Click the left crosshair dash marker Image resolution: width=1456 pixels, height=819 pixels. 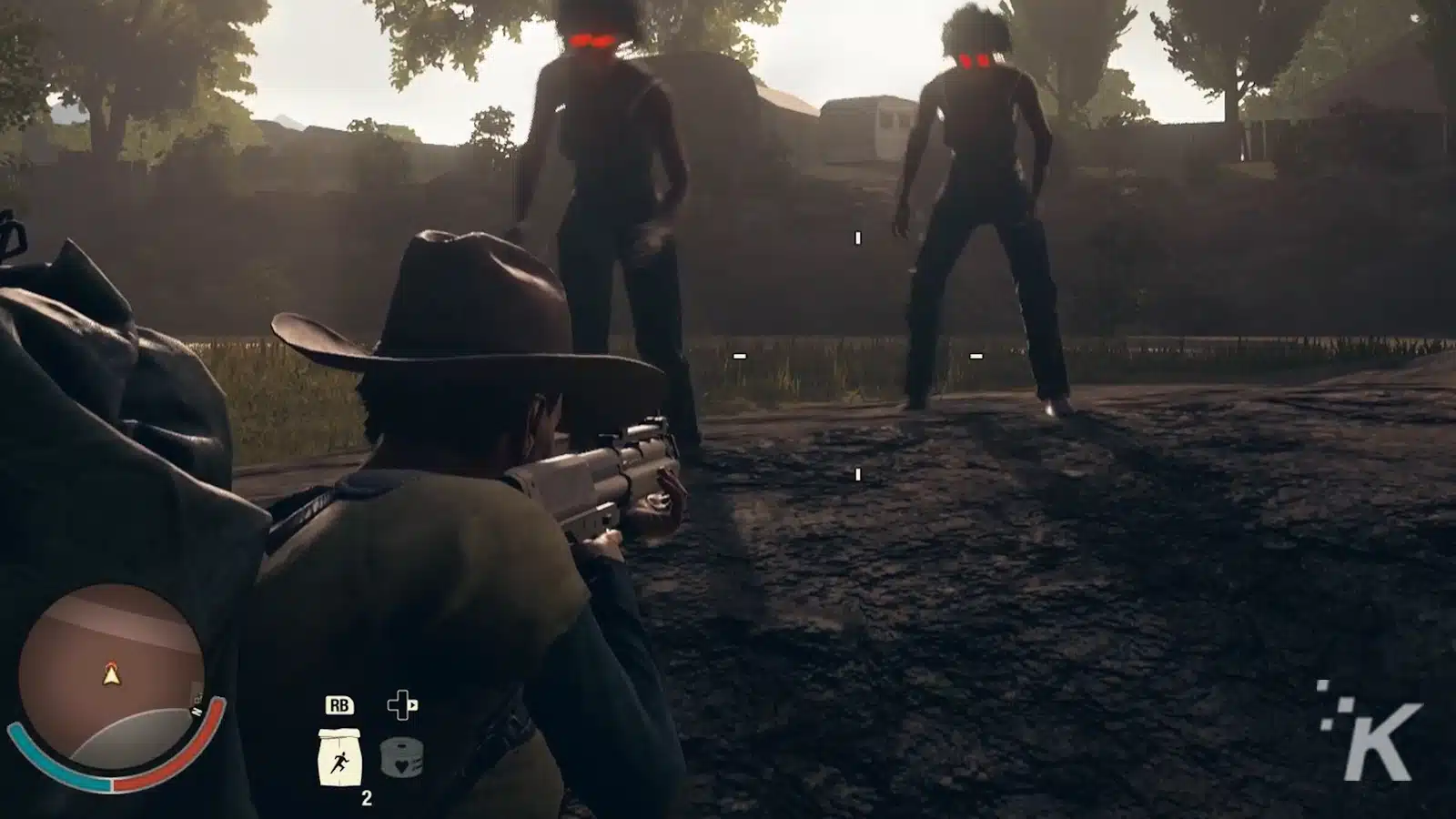(738, 356)
